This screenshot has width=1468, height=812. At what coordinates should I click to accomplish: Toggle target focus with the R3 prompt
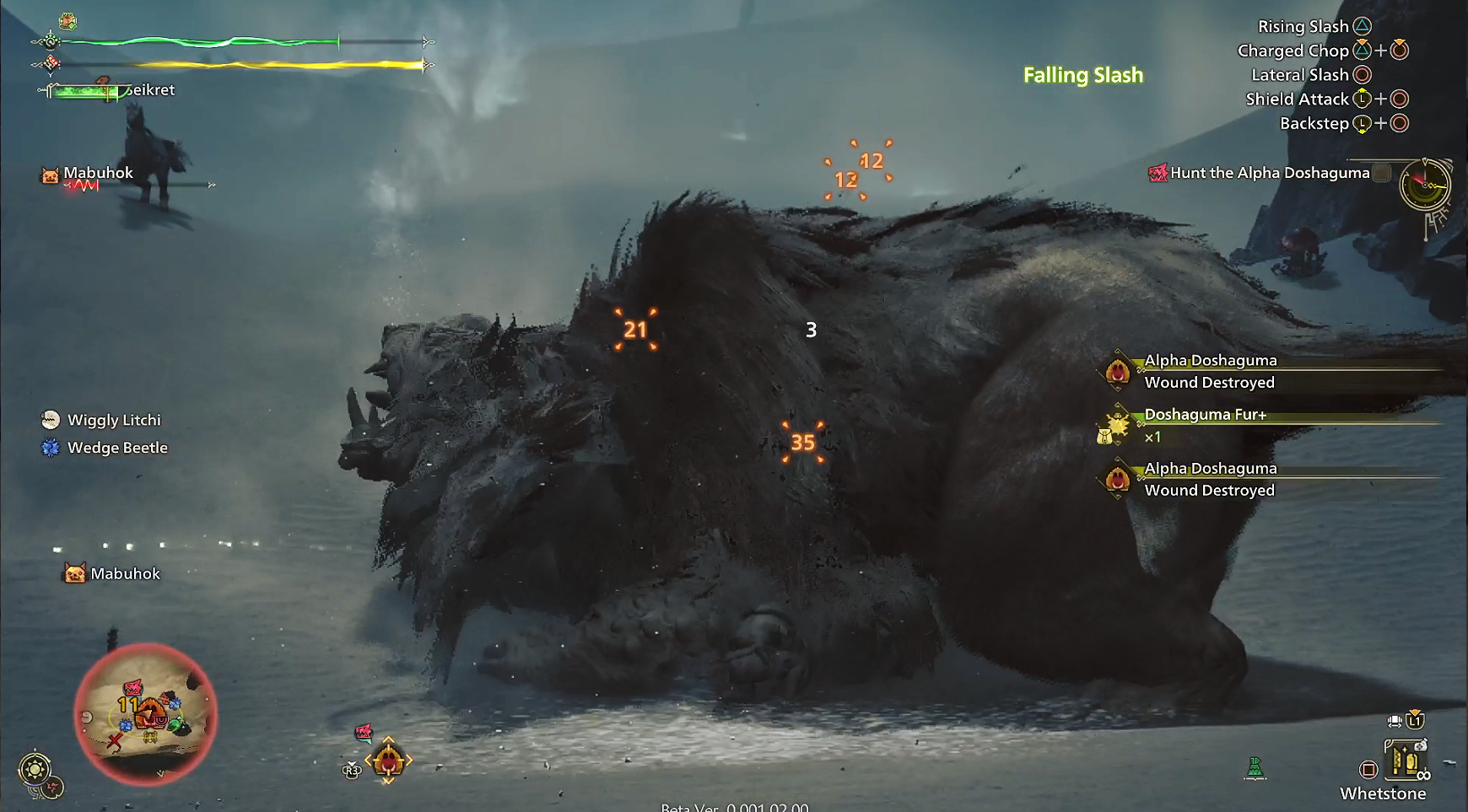click(352, 770)
